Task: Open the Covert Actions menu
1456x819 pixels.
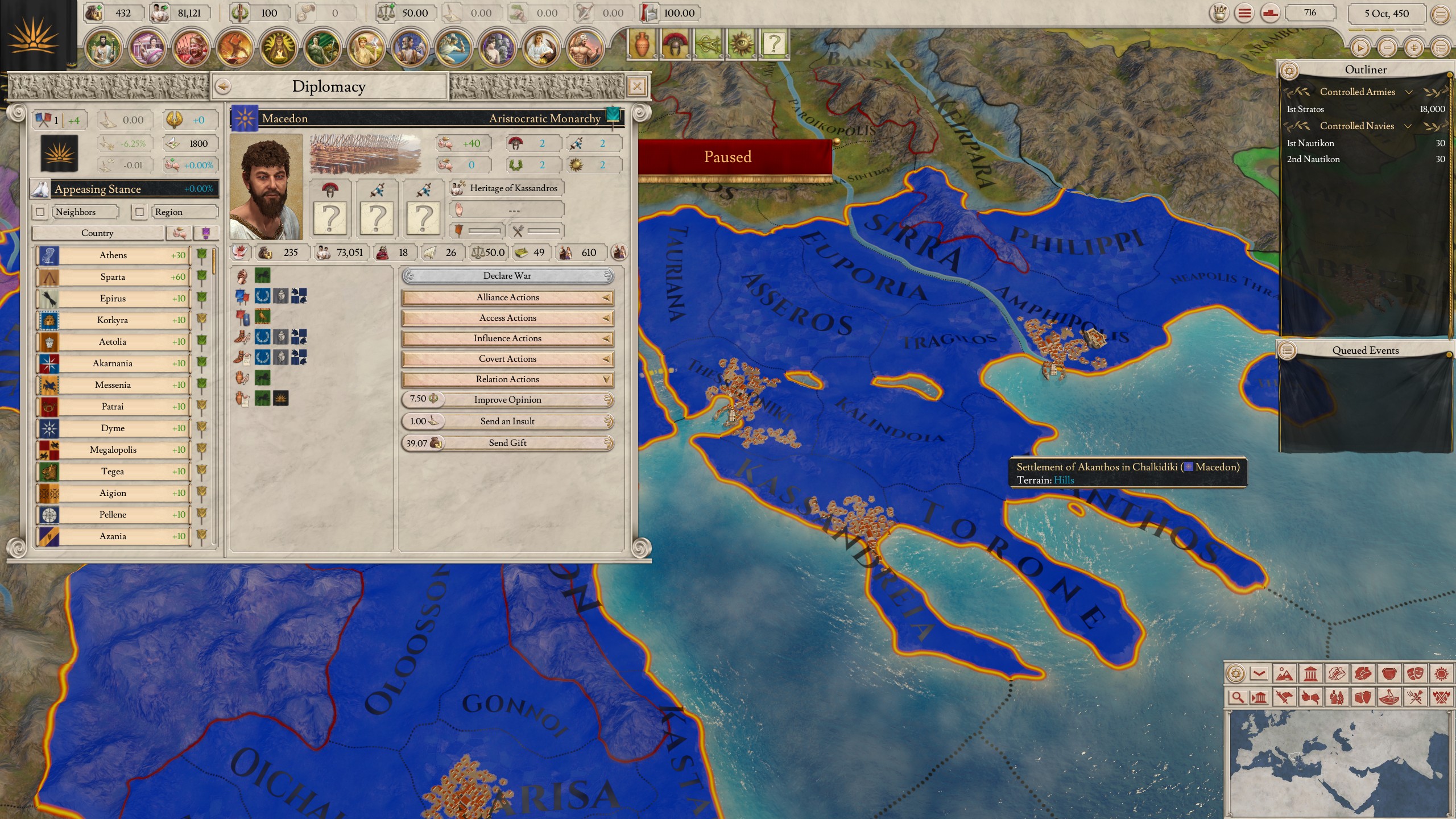Action: [x=507, y=359]
